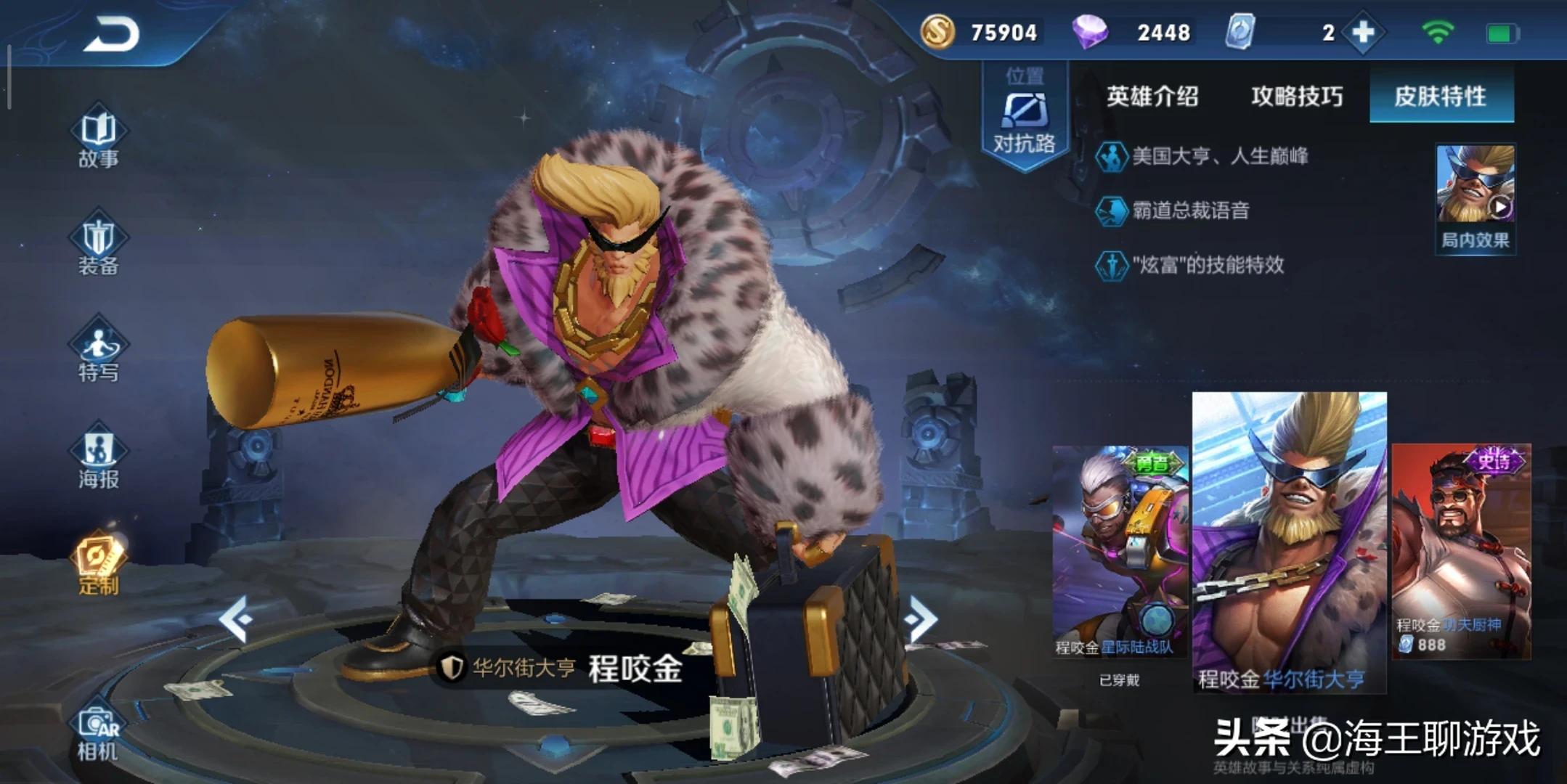
Task: Play the 局内效果 in-game effect preview
Action: point(1476,197)
